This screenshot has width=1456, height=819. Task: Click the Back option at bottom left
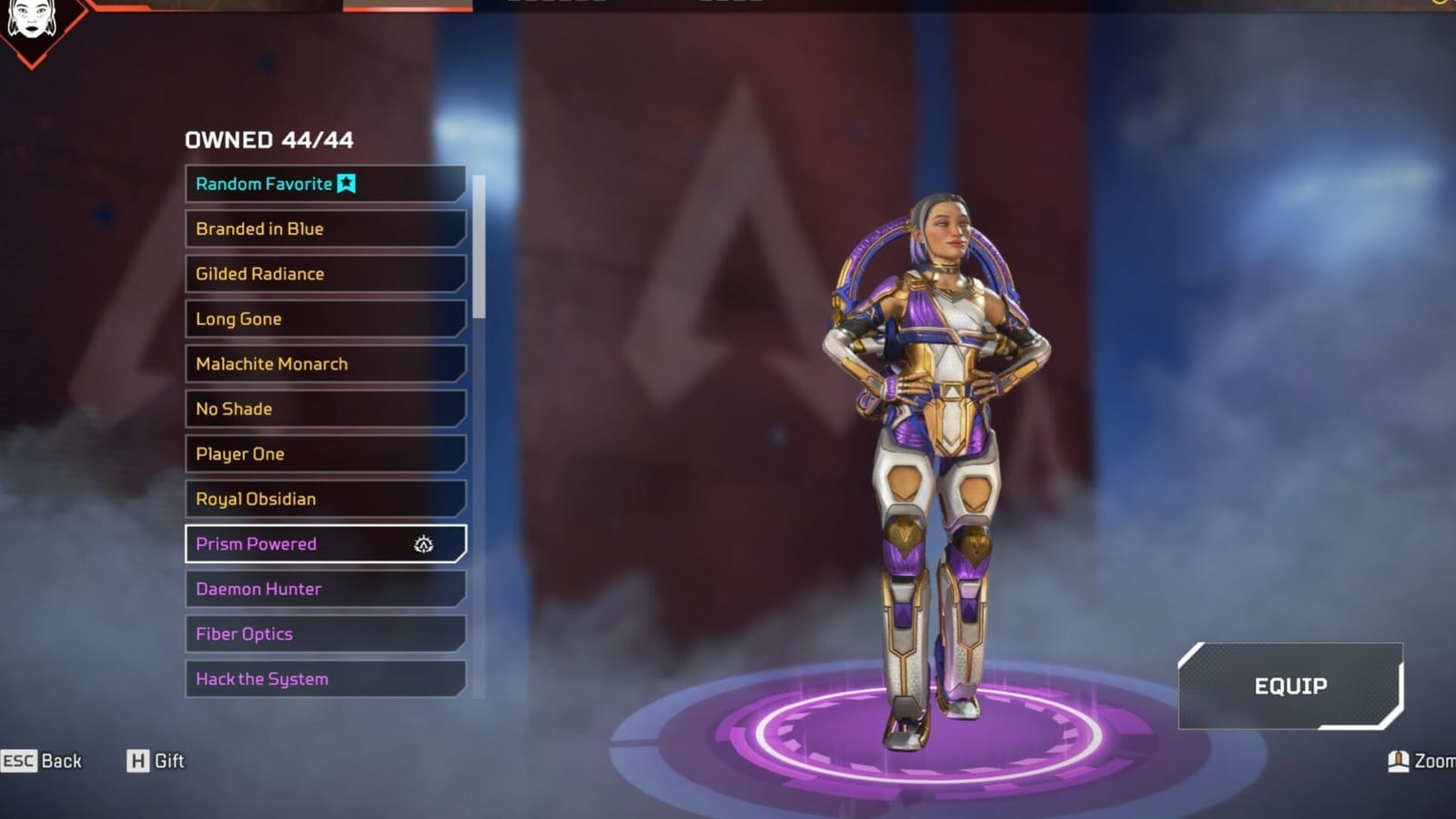click(x=59, y=761)
